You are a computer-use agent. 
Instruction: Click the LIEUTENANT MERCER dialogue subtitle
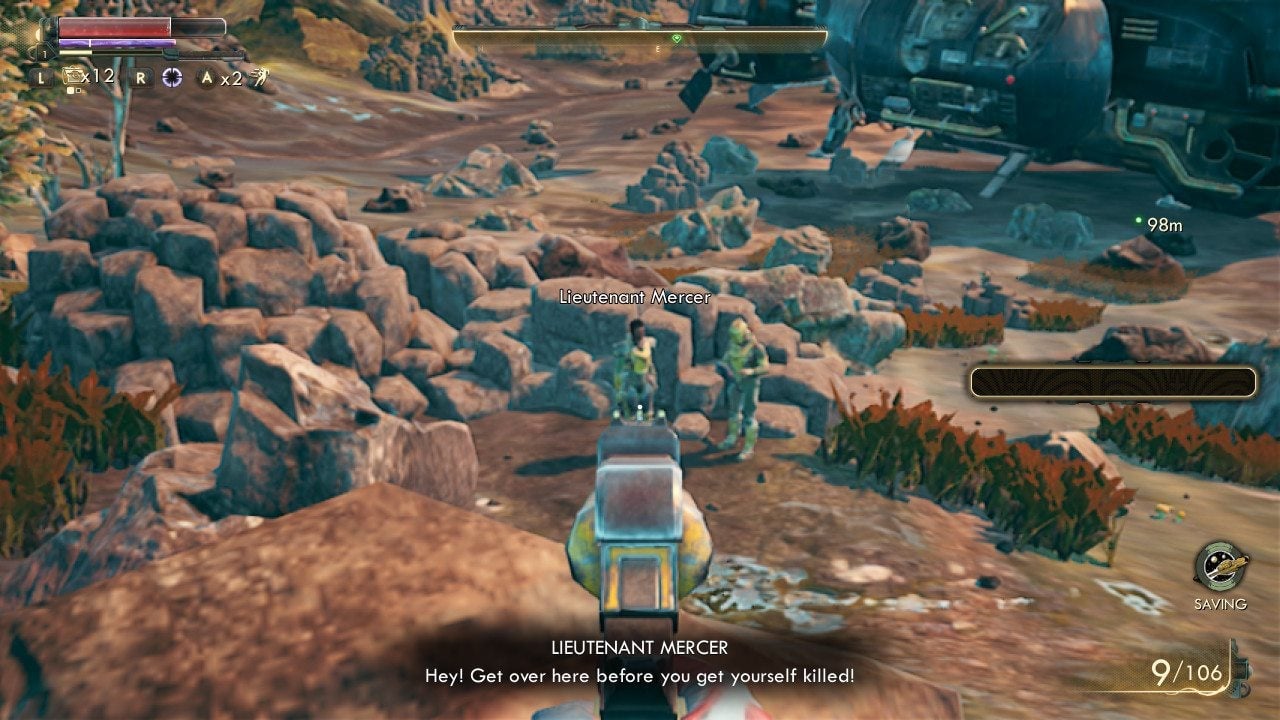tap(639, 648)
